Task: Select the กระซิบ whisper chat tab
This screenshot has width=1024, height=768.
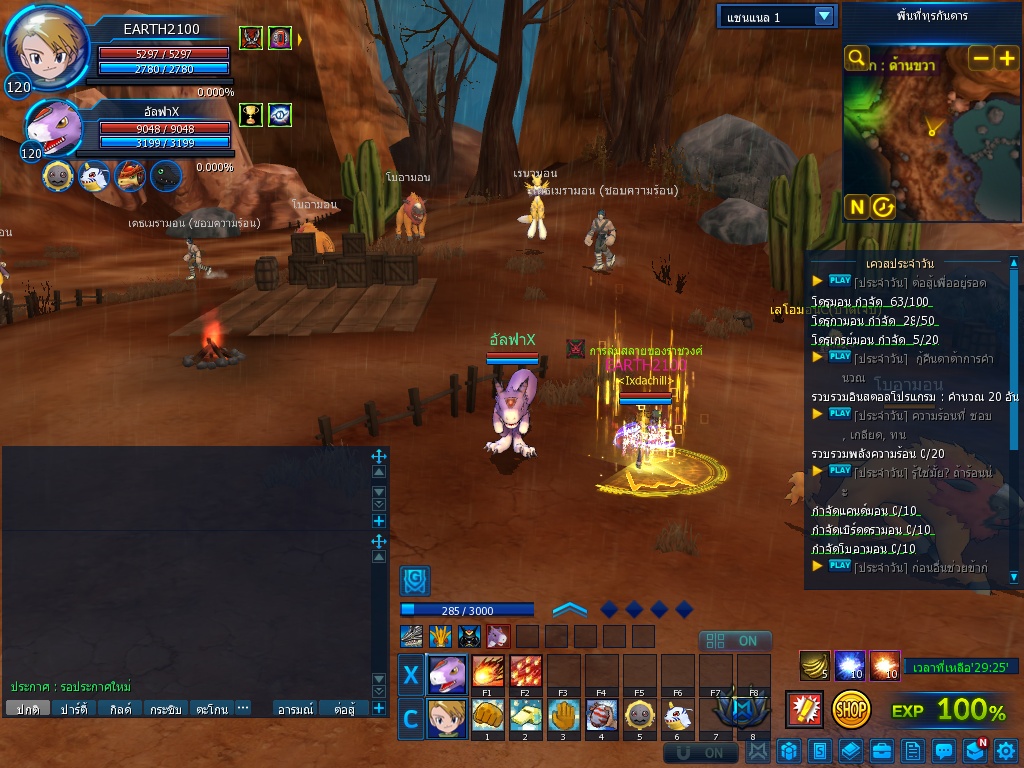Action: point(166,709)
